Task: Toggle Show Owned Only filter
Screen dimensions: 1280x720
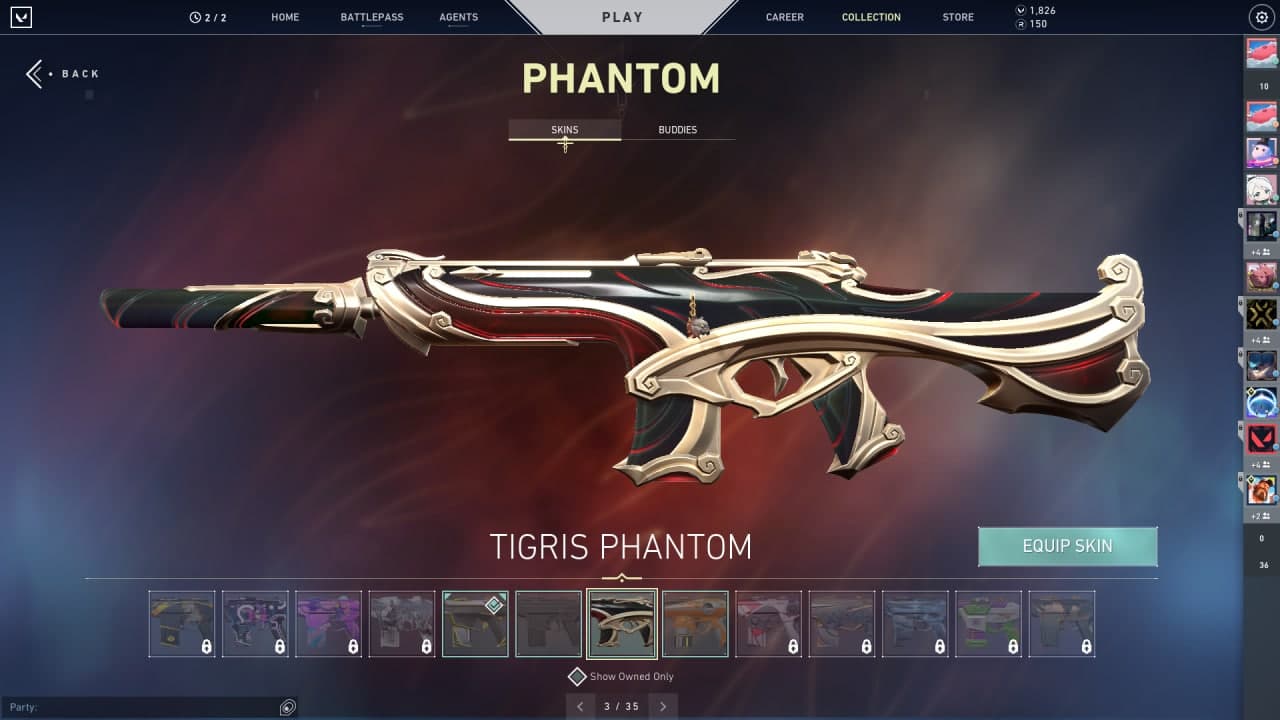Action: pyautogui.click(x=577, y=676)
